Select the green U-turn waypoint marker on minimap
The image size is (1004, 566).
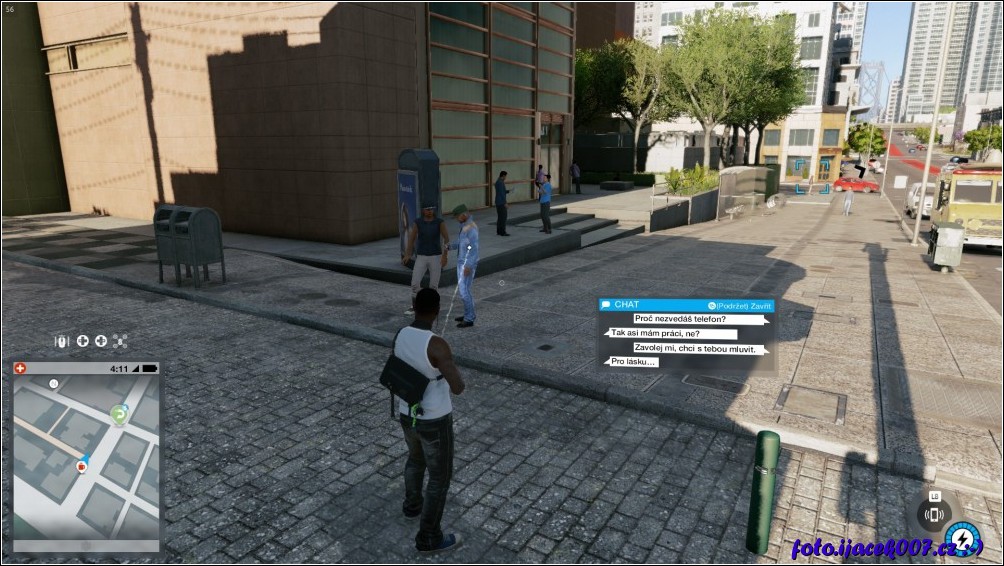pyautogui.click(x=119, y=412)
